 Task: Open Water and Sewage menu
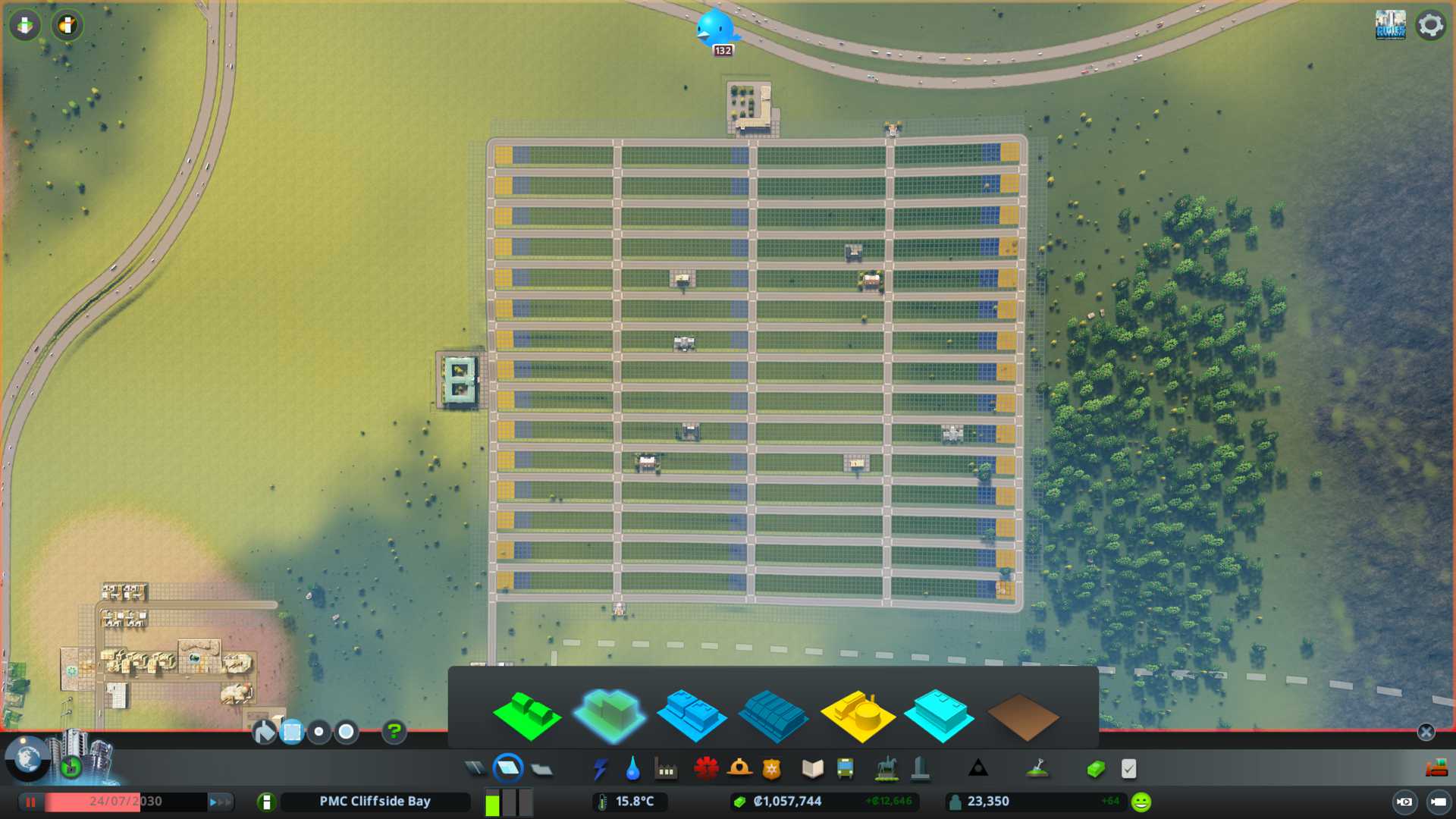coord(632,769)
